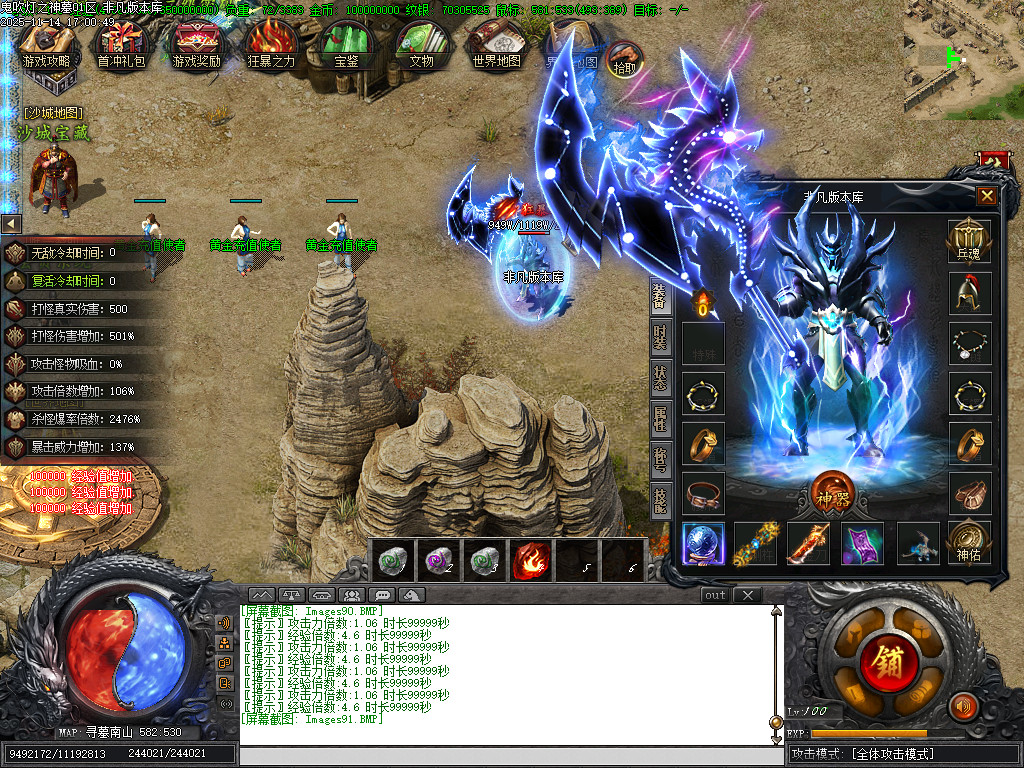Screen dimensions: 1024x768
Task: Open the 文物 relics menu
Action: 421,46
